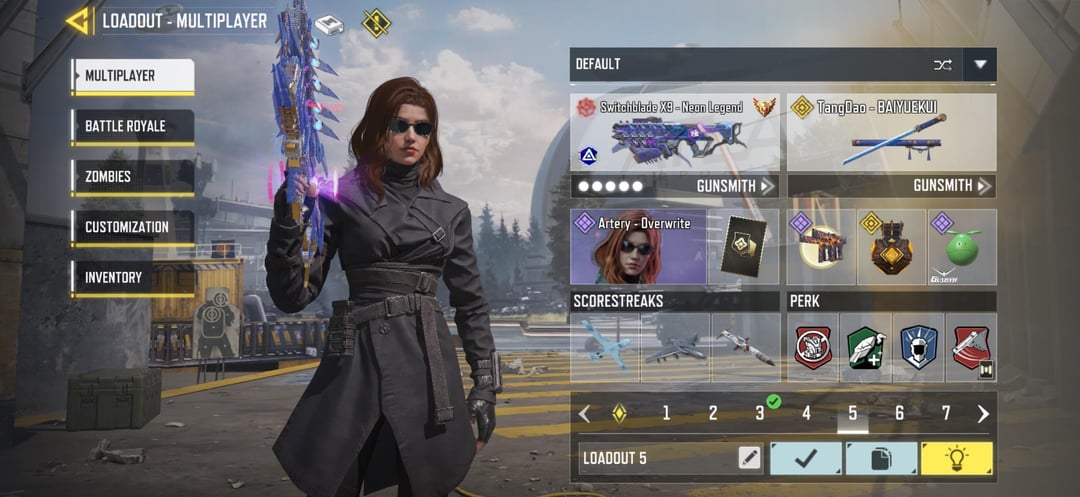
Task: Rename Loadout 5 with the pencil icon
Action: pos(749,459)
